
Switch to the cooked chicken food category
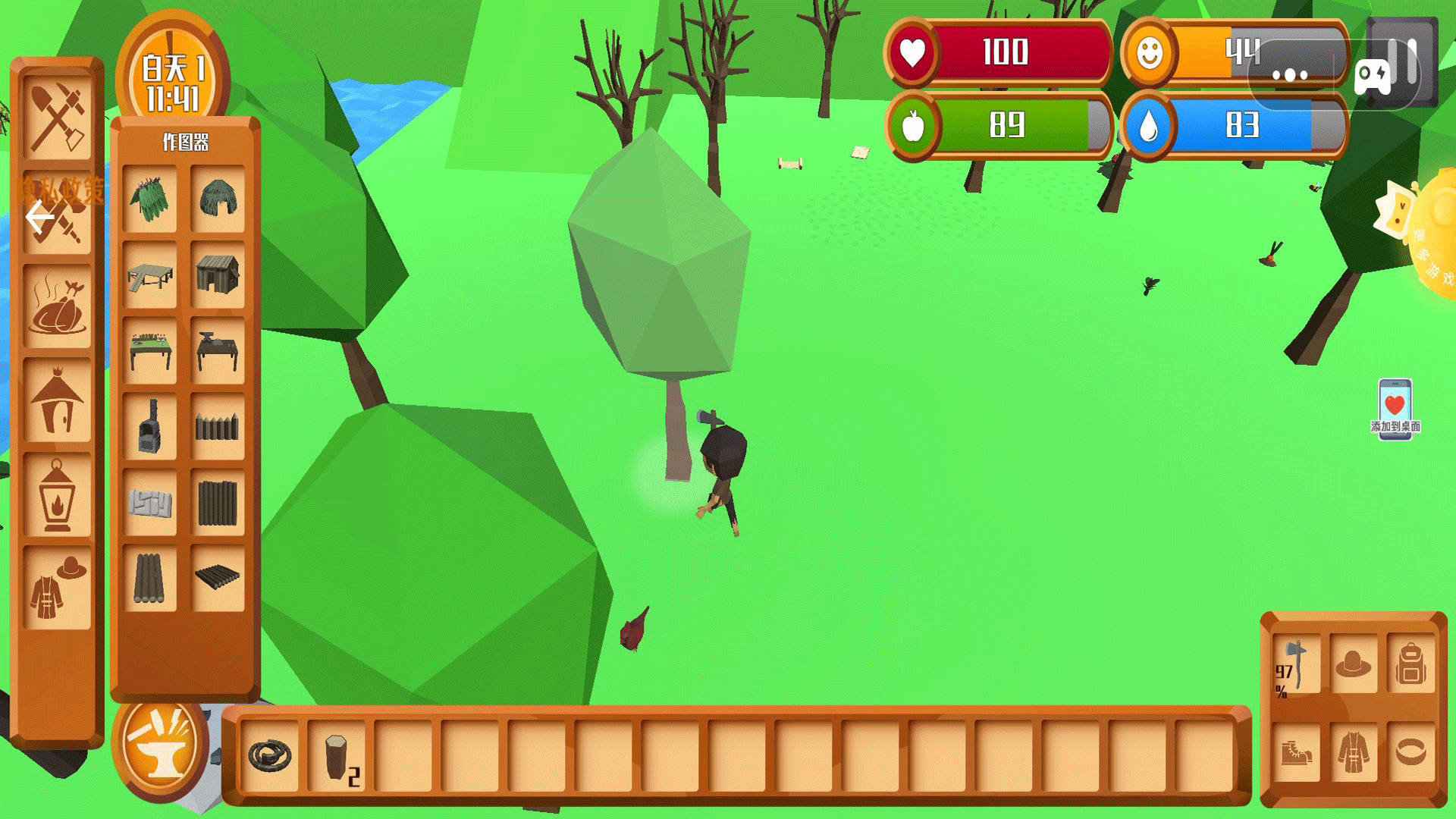click(x=57, y=307)
